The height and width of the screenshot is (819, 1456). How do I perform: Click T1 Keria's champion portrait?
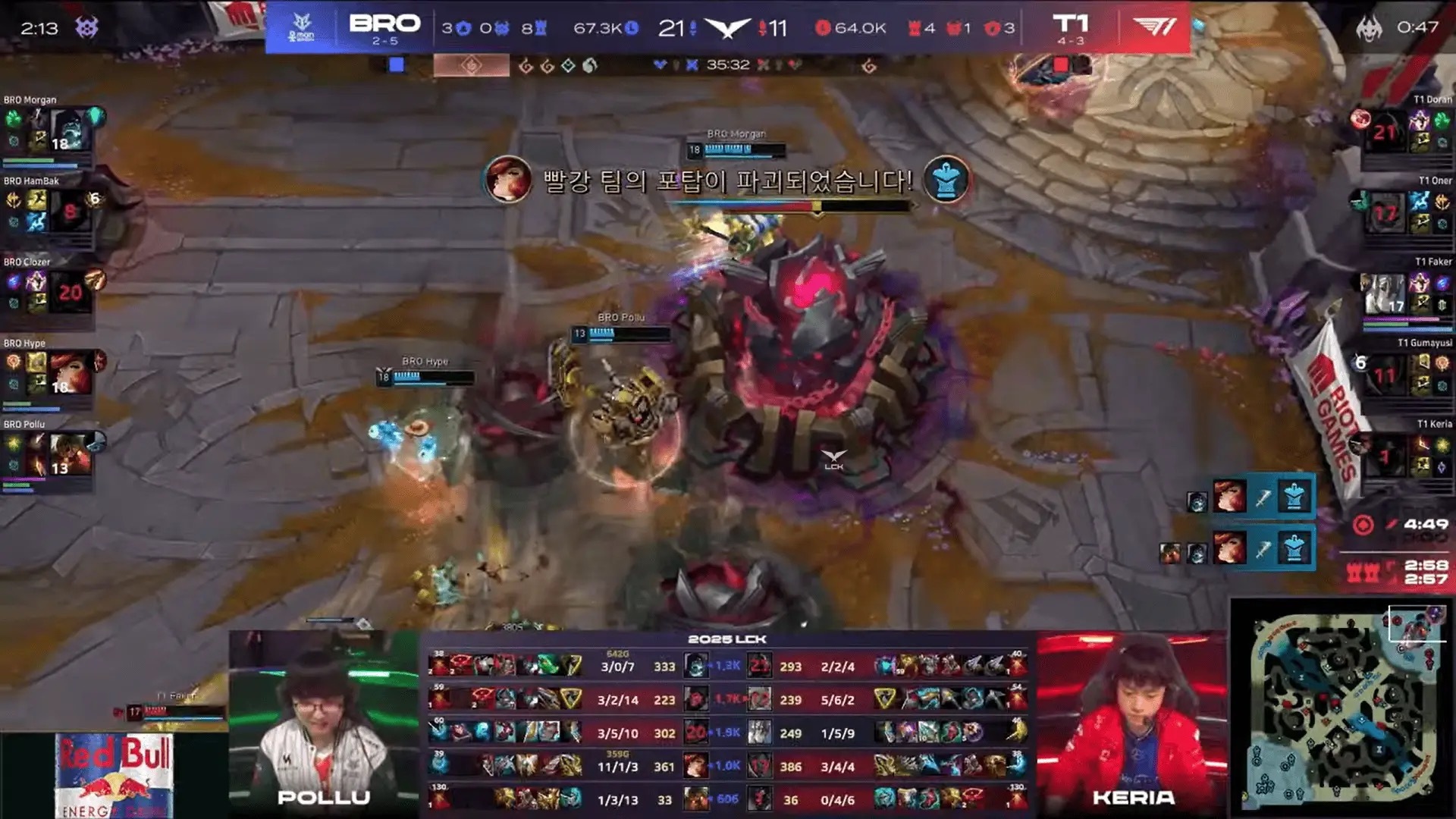pos(1385,455)
